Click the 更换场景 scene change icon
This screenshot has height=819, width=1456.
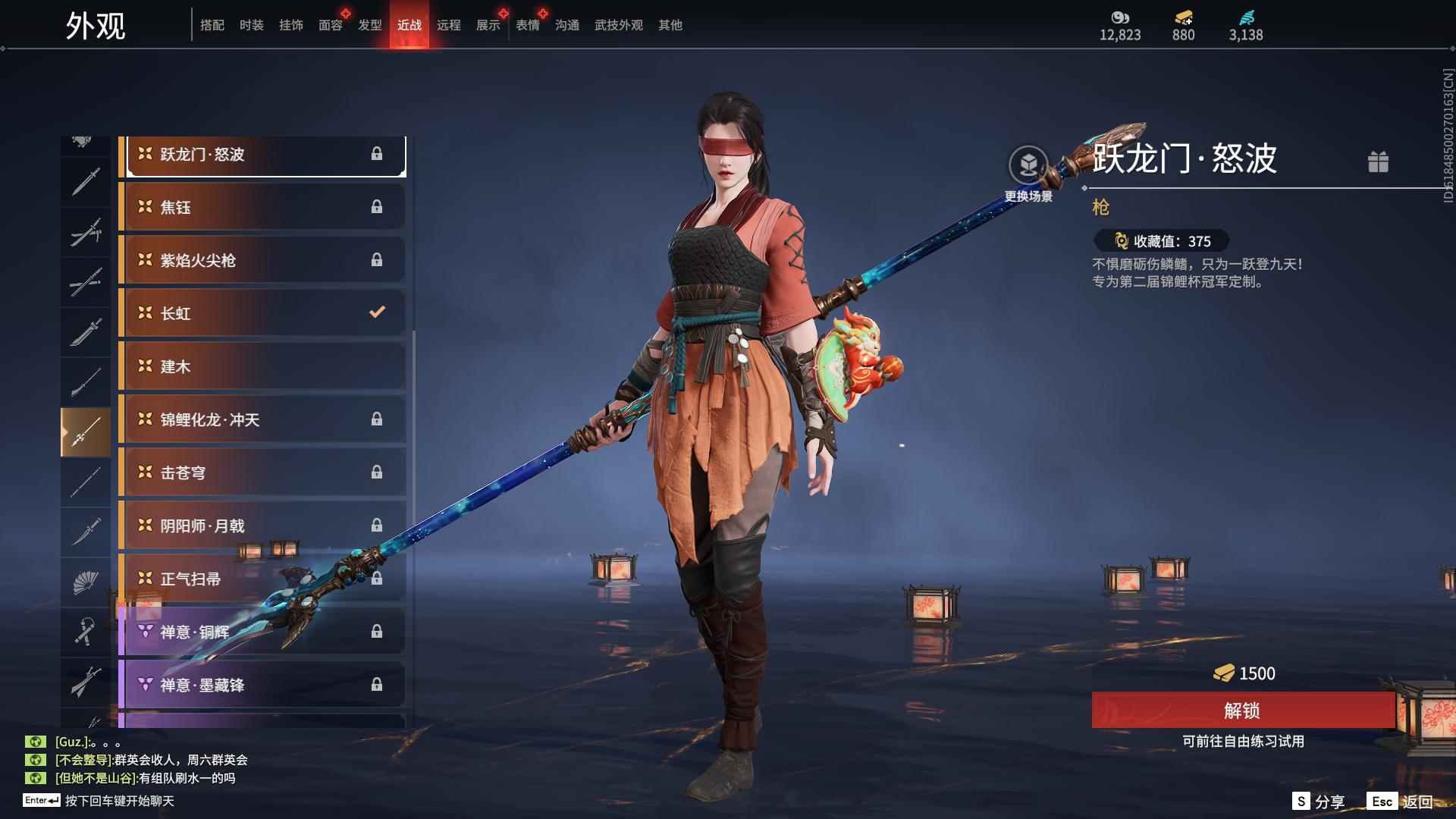tap(1028, 165)
